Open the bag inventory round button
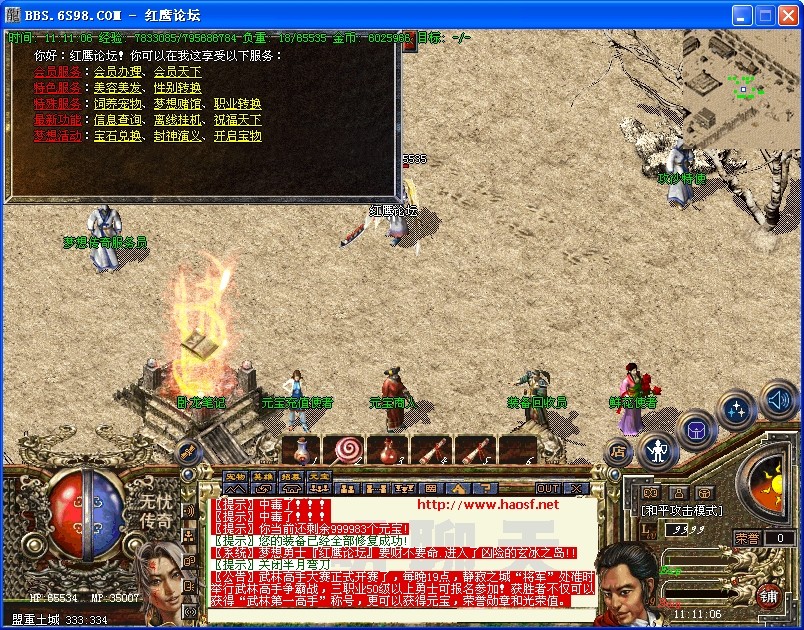This screenshot has height=630, width=804. (x=697, y=431)
